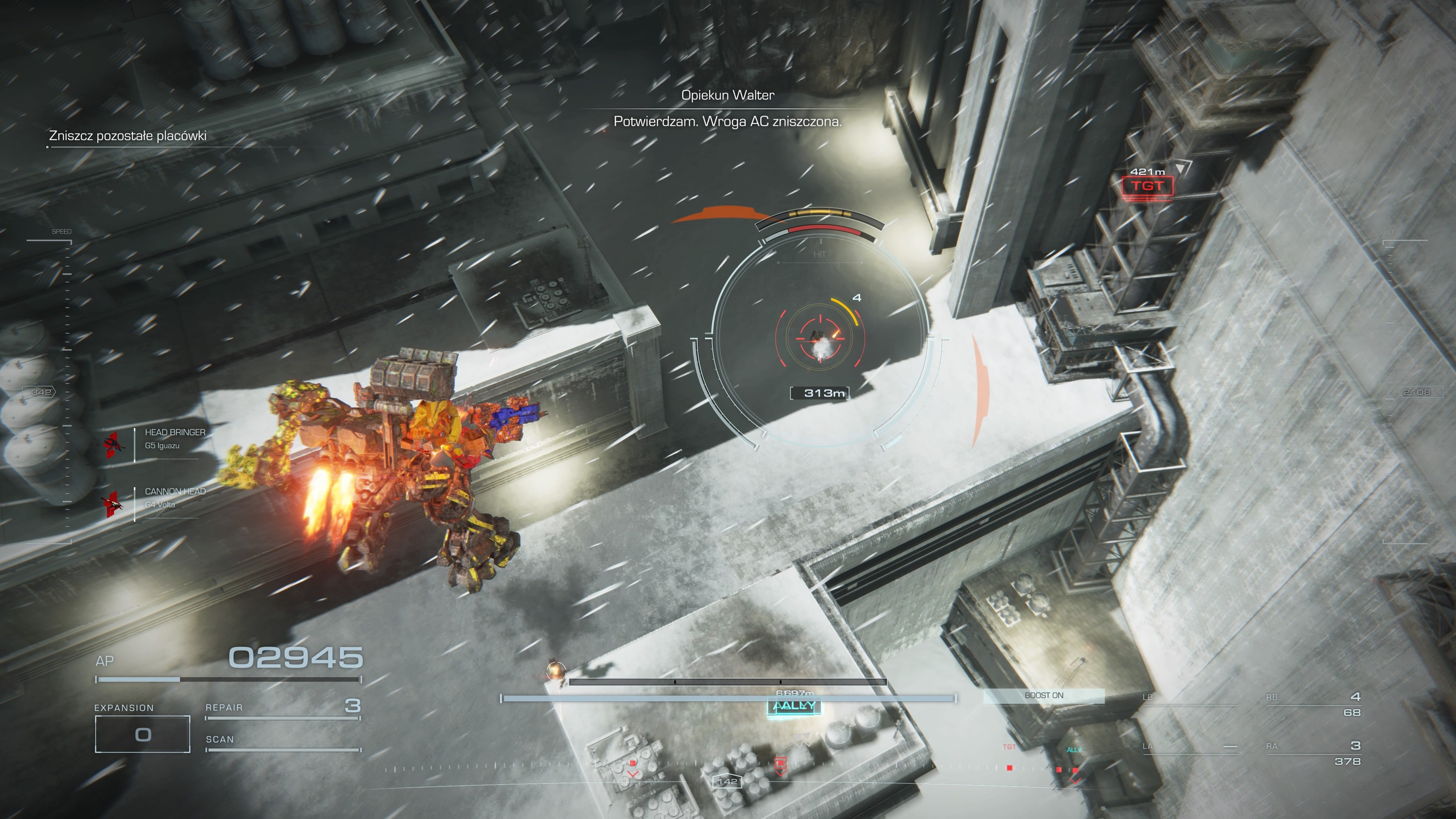
Task: Expand the 313m distance readout box
Action: pyautogui.click(x=821, y=394)
